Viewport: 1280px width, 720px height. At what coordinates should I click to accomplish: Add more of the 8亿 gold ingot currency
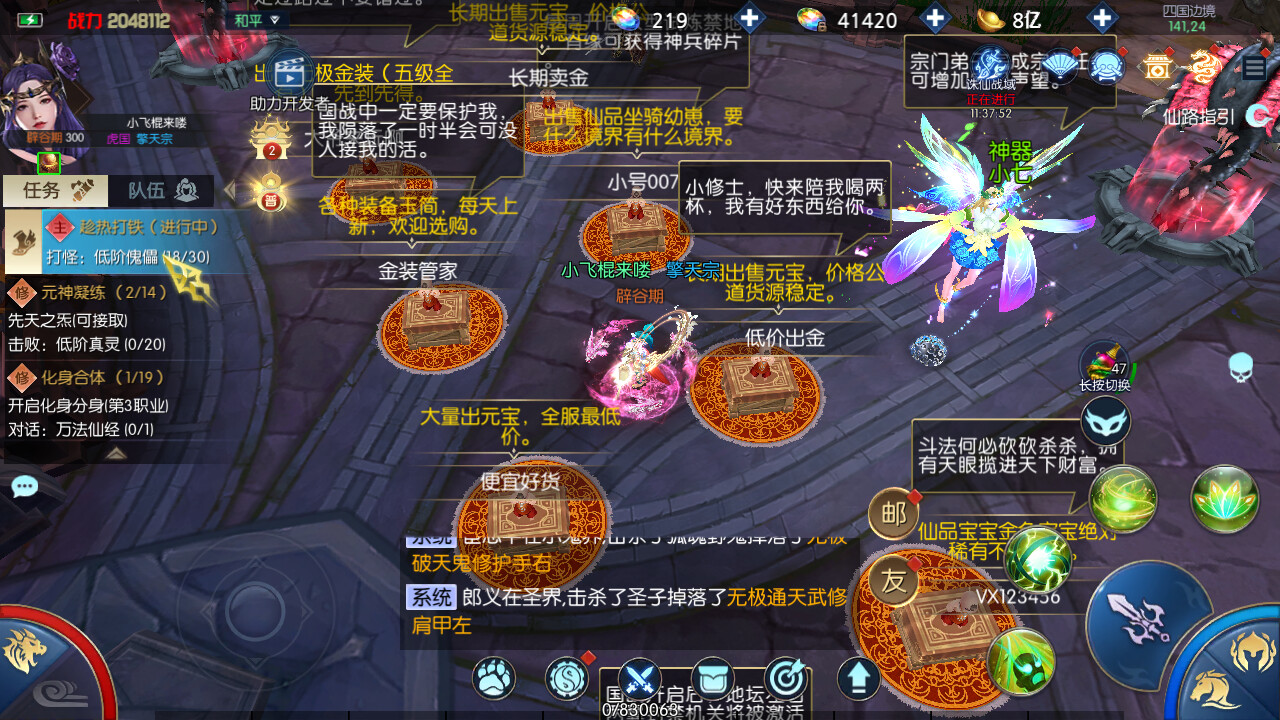click(x=1101, y=19)
